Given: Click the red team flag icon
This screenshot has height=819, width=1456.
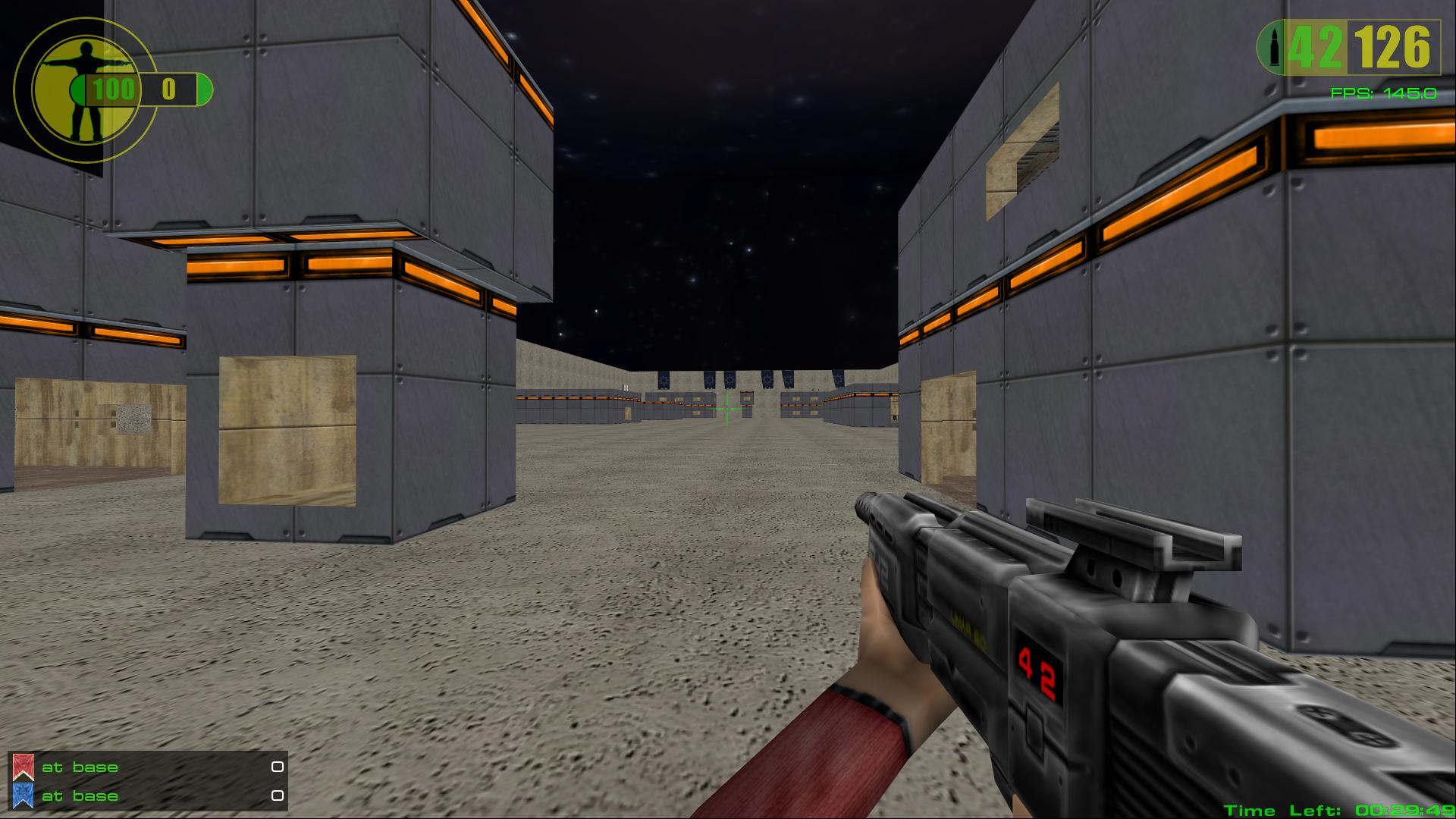Looking at the screenshot, I should pyautogui.click(x=23, y=767).
